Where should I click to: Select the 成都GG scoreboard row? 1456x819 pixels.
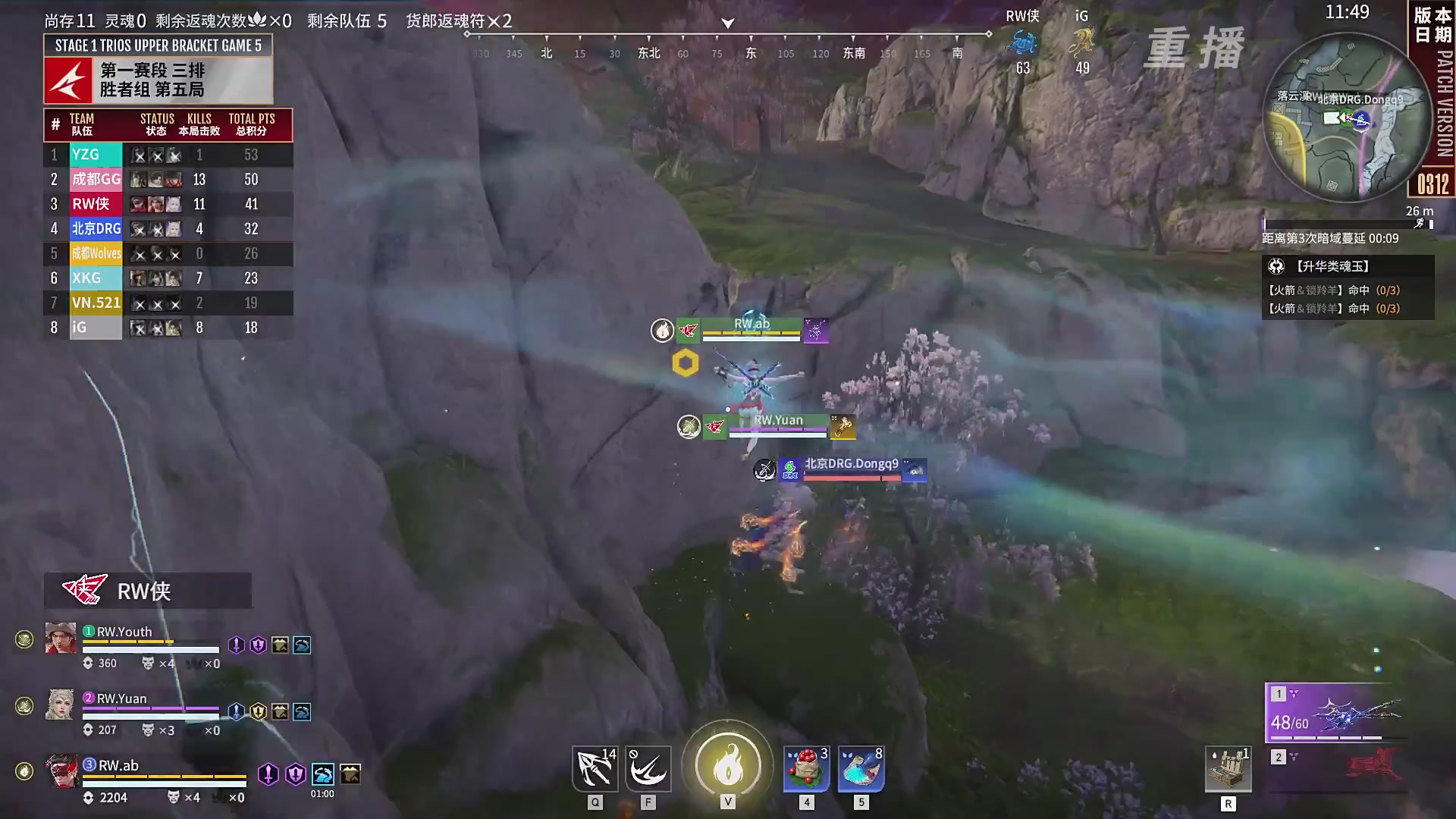tap(167, 180)
